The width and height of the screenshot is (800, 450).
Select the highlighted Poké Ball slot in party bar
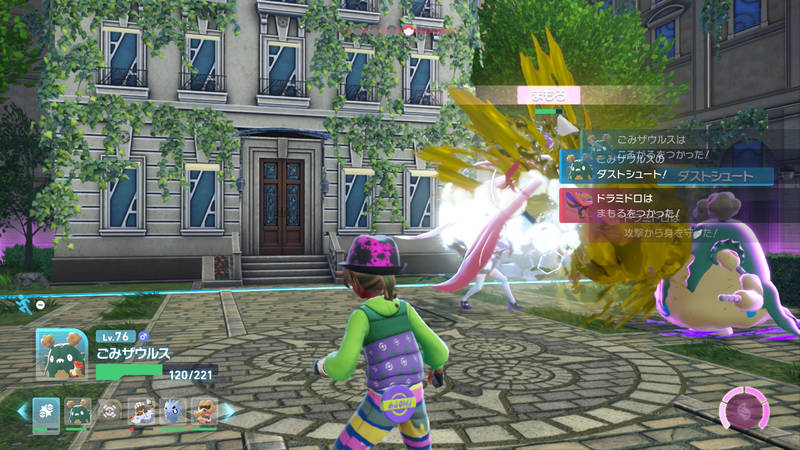click(x=46, y=410)
